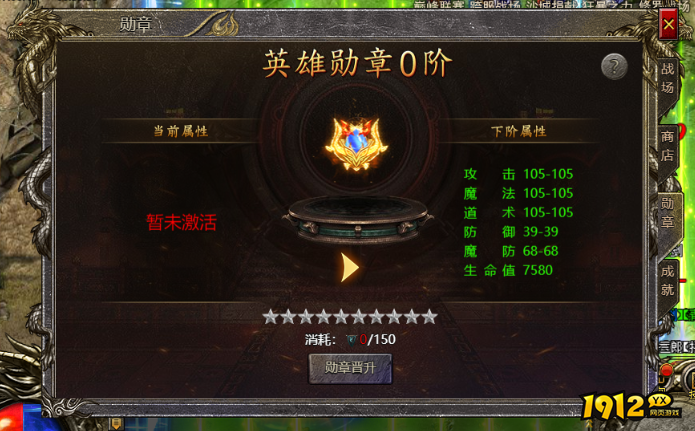Click the orange arrow next to the pedestal
Viewport: 695px width, 431px height.
(349, 267)
